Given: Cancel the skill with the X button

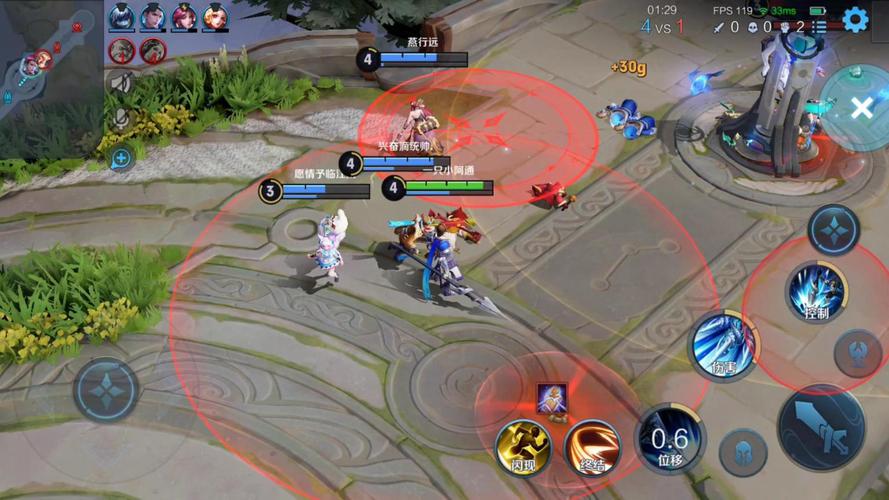Looking at the screenshot, I should click(861, 108).
